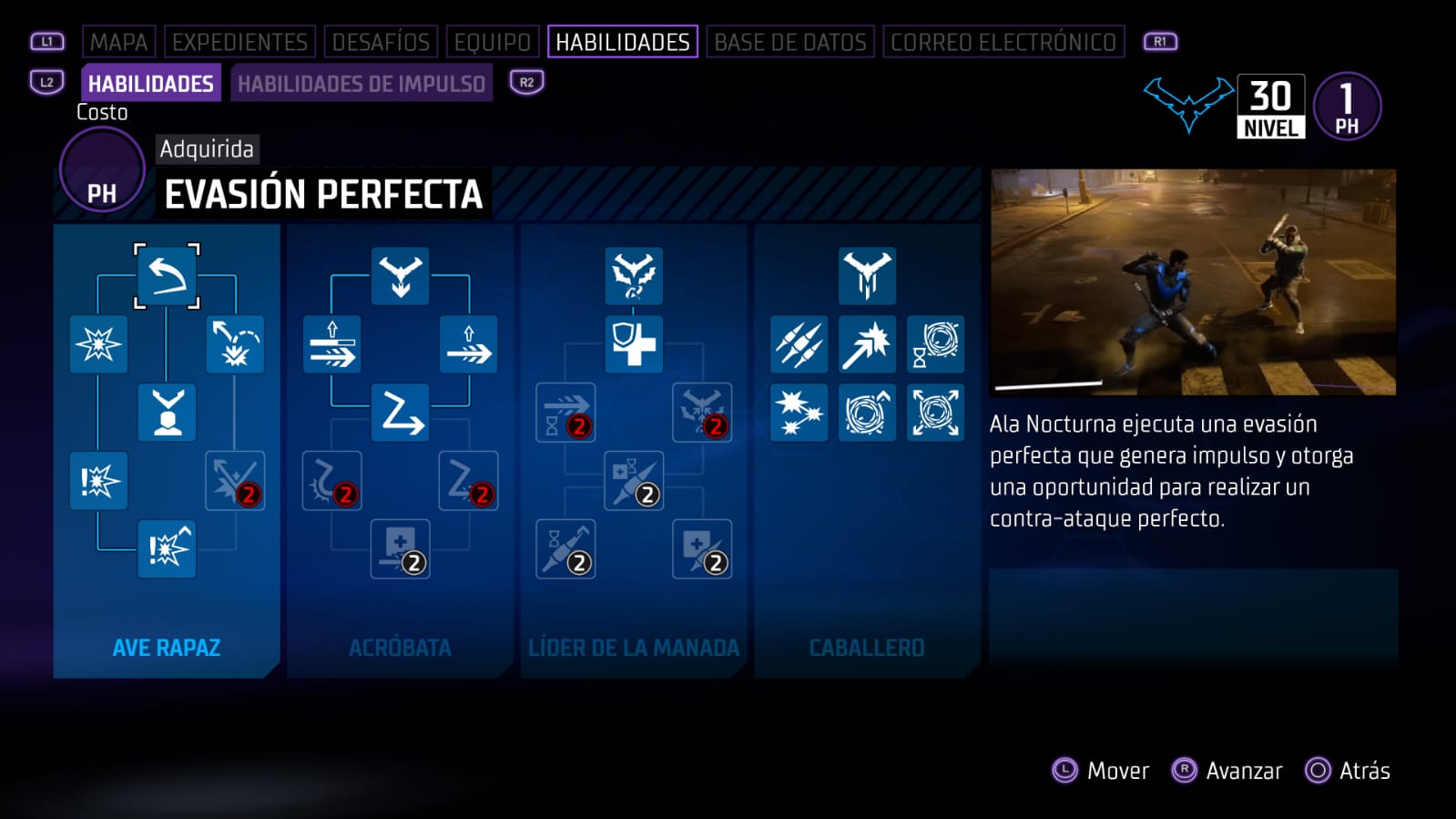Open the LÍDER DE LA MANADA tree

coord(634,647)
